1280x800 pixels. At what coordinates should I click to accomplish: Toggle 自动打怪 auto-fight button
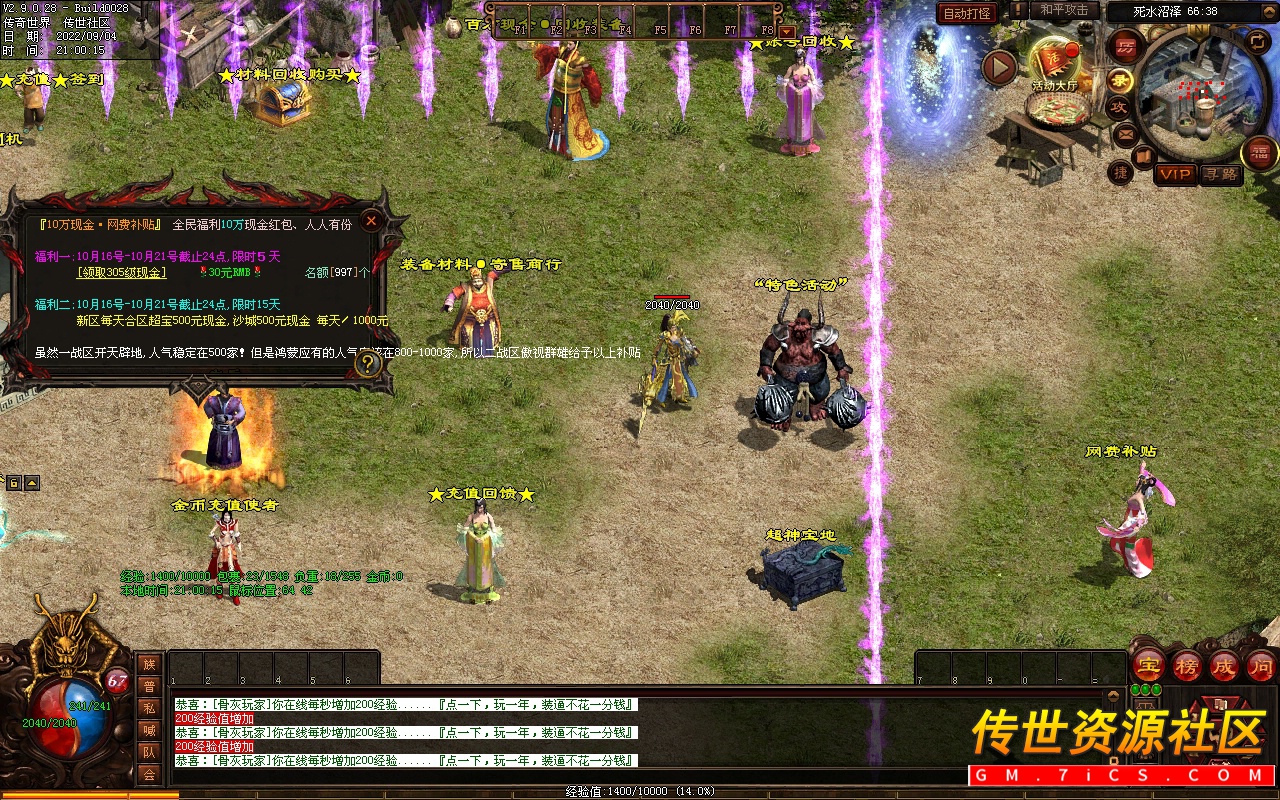click(967, 13)
